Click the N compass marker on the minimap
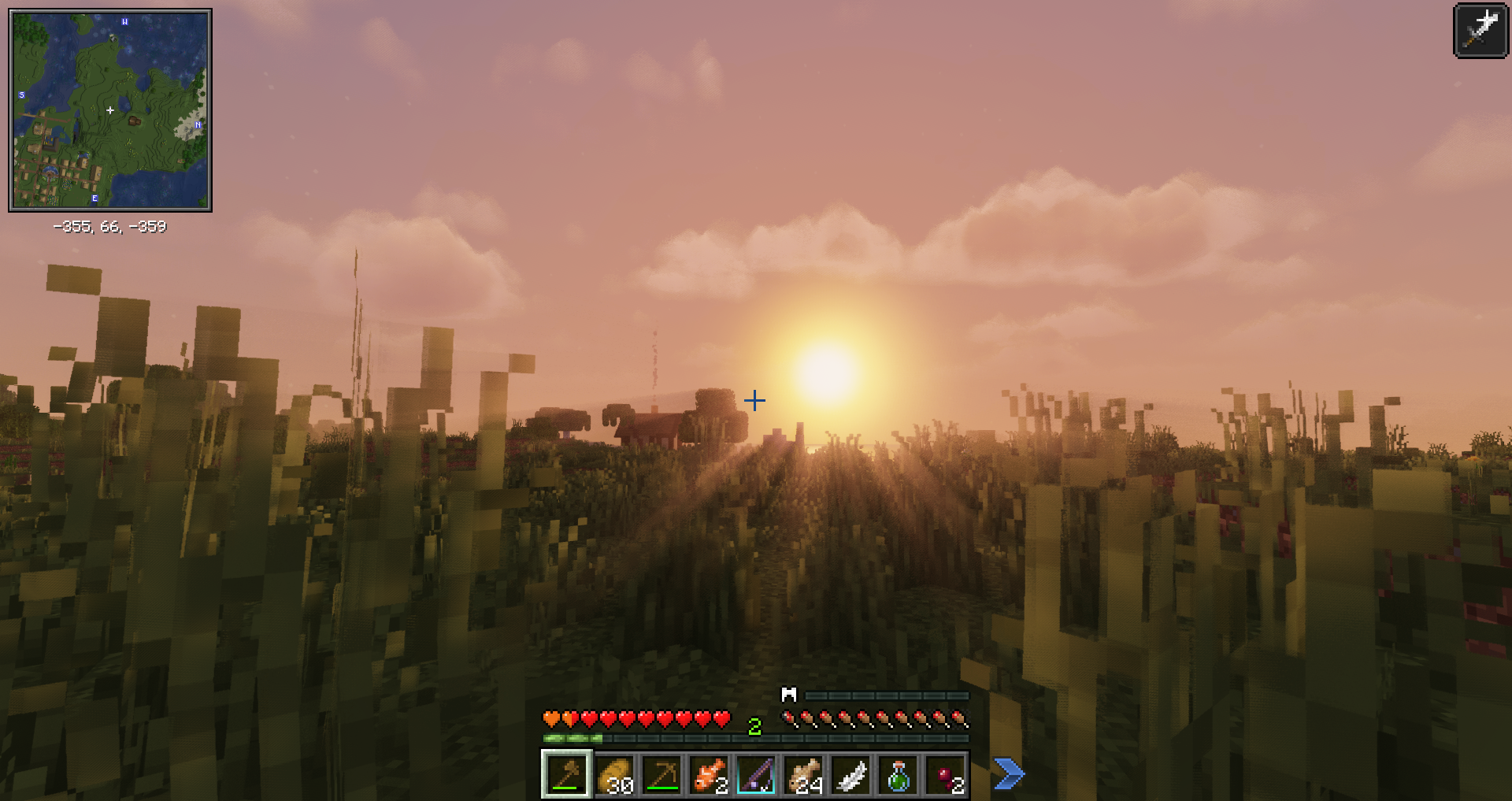Viewport: 1512px width, 801px height. coord(198,124)
